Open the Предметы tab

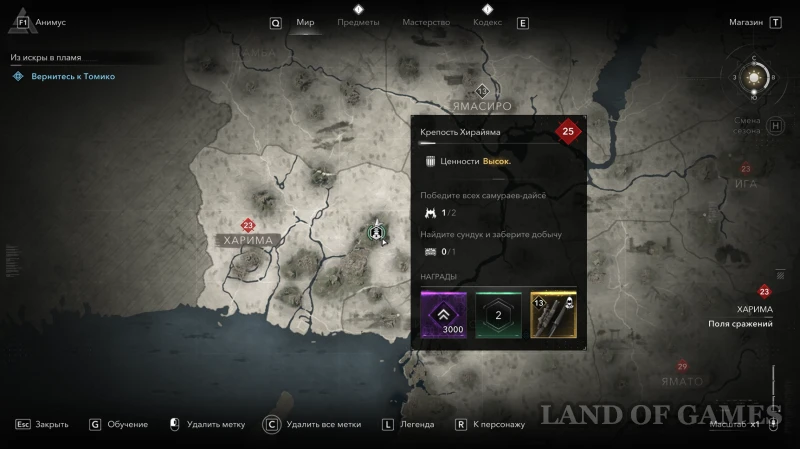(x=358, y=22)
